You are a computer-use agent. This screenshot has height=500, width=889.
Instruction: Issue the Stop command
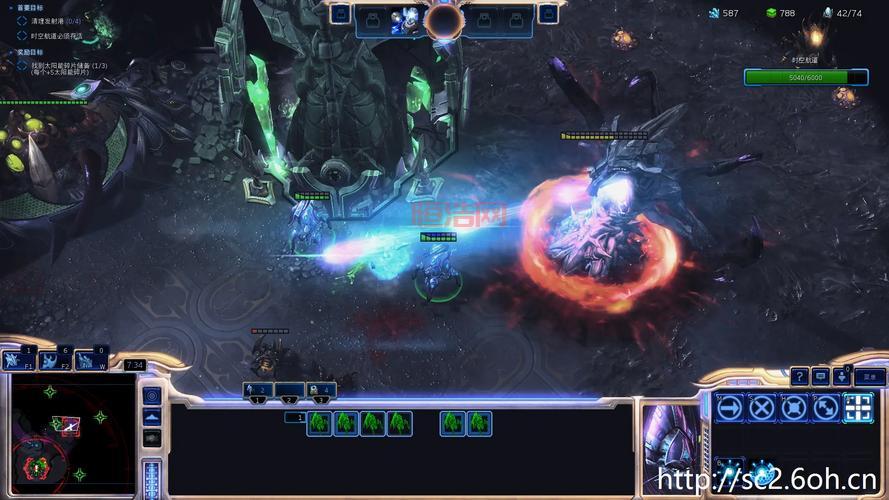pyautogui.click(x=762, y=407)
